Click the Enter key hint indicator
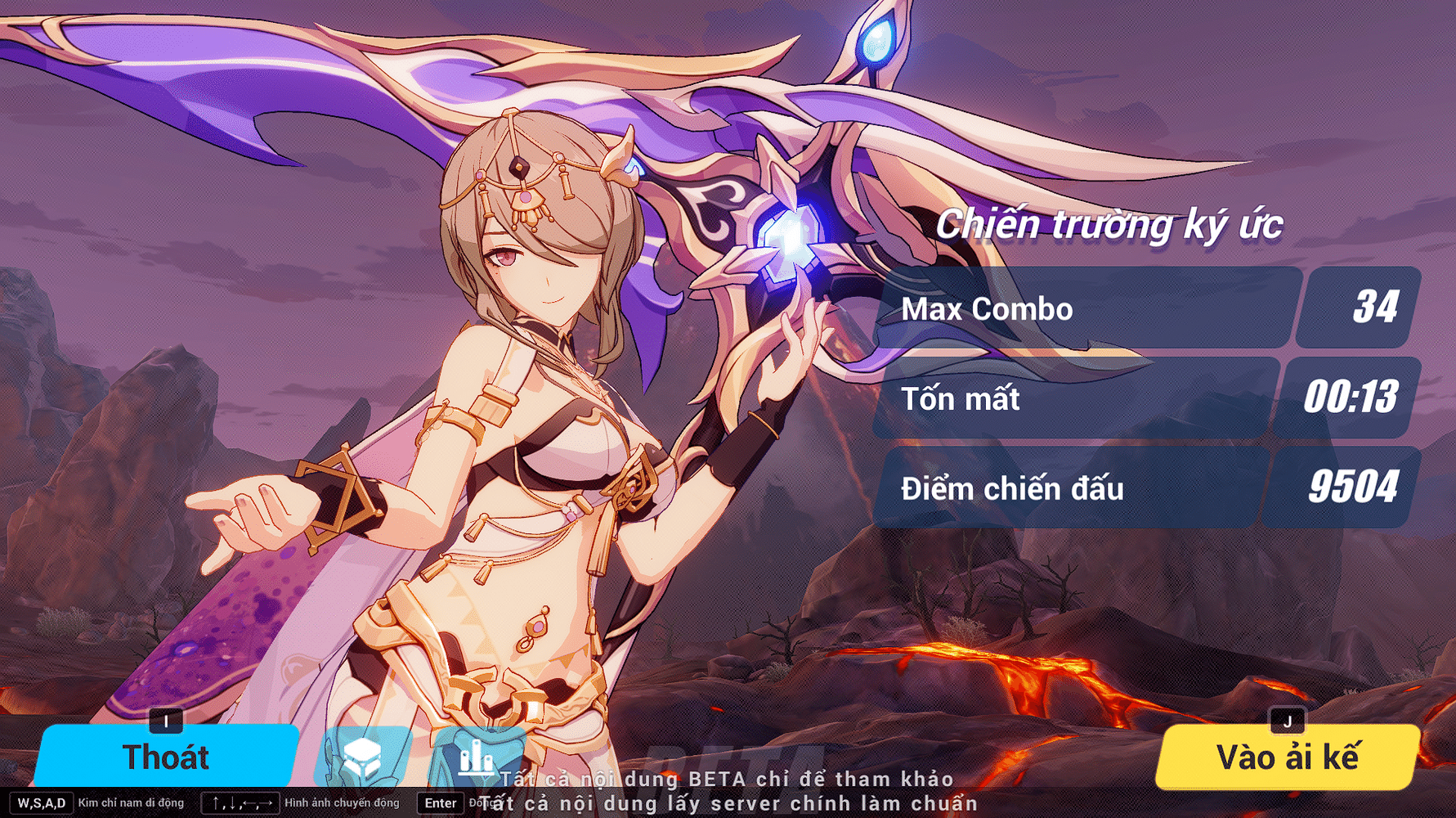This screenshot has width=1456, height=818. click(439, 803)
